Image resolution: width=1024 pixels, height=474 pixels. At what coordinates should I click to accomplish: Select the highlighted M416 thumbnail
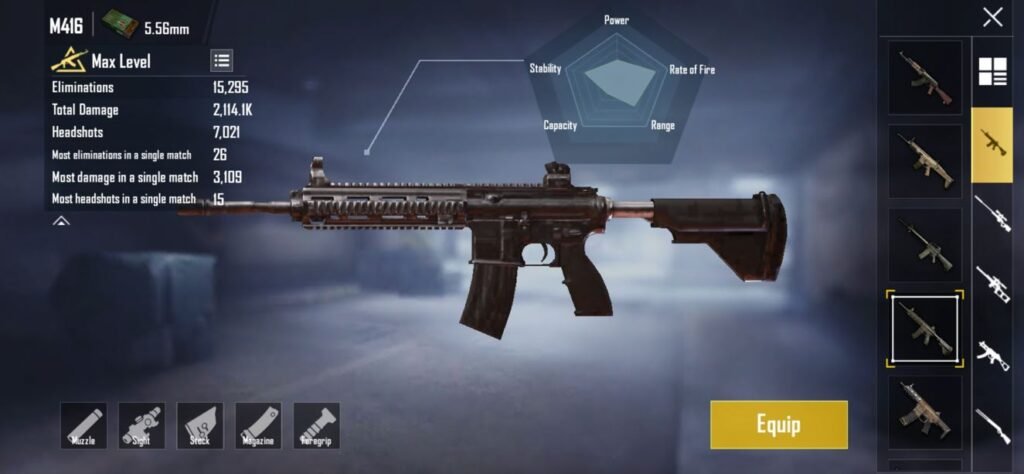(x=924, y=328)
